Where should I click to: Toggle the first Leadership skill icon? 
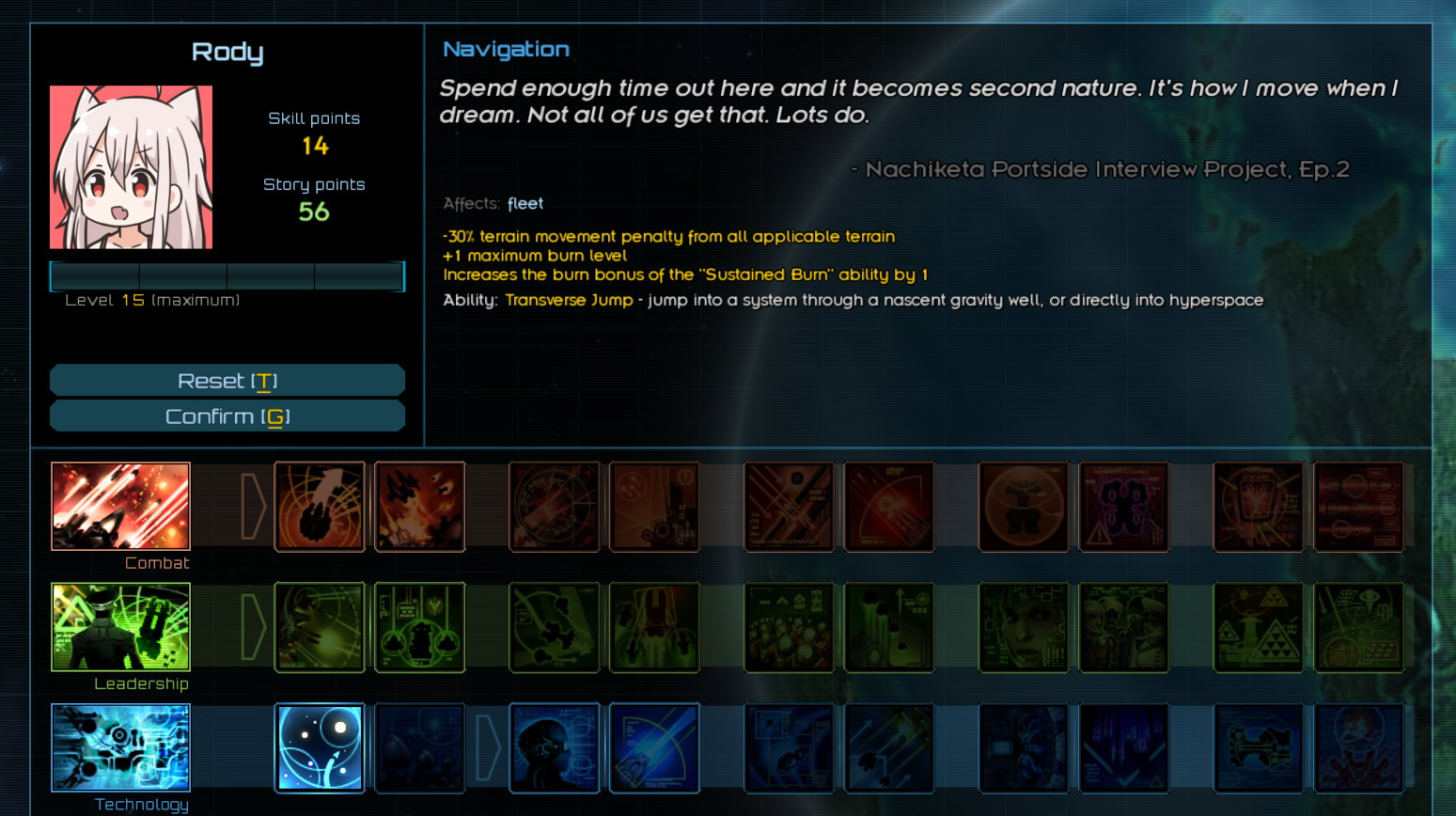click(320, 627)
